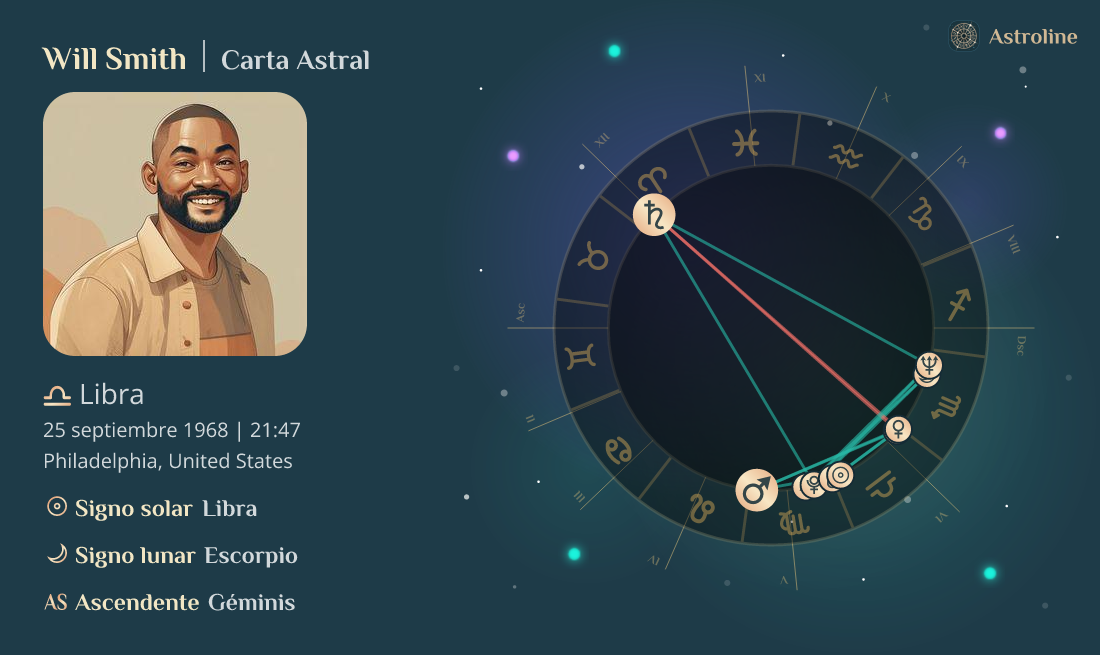This screenshot has height=655, width=1100.
Task: Click the Taurus segment of the wheel
Action: [596, 258]
